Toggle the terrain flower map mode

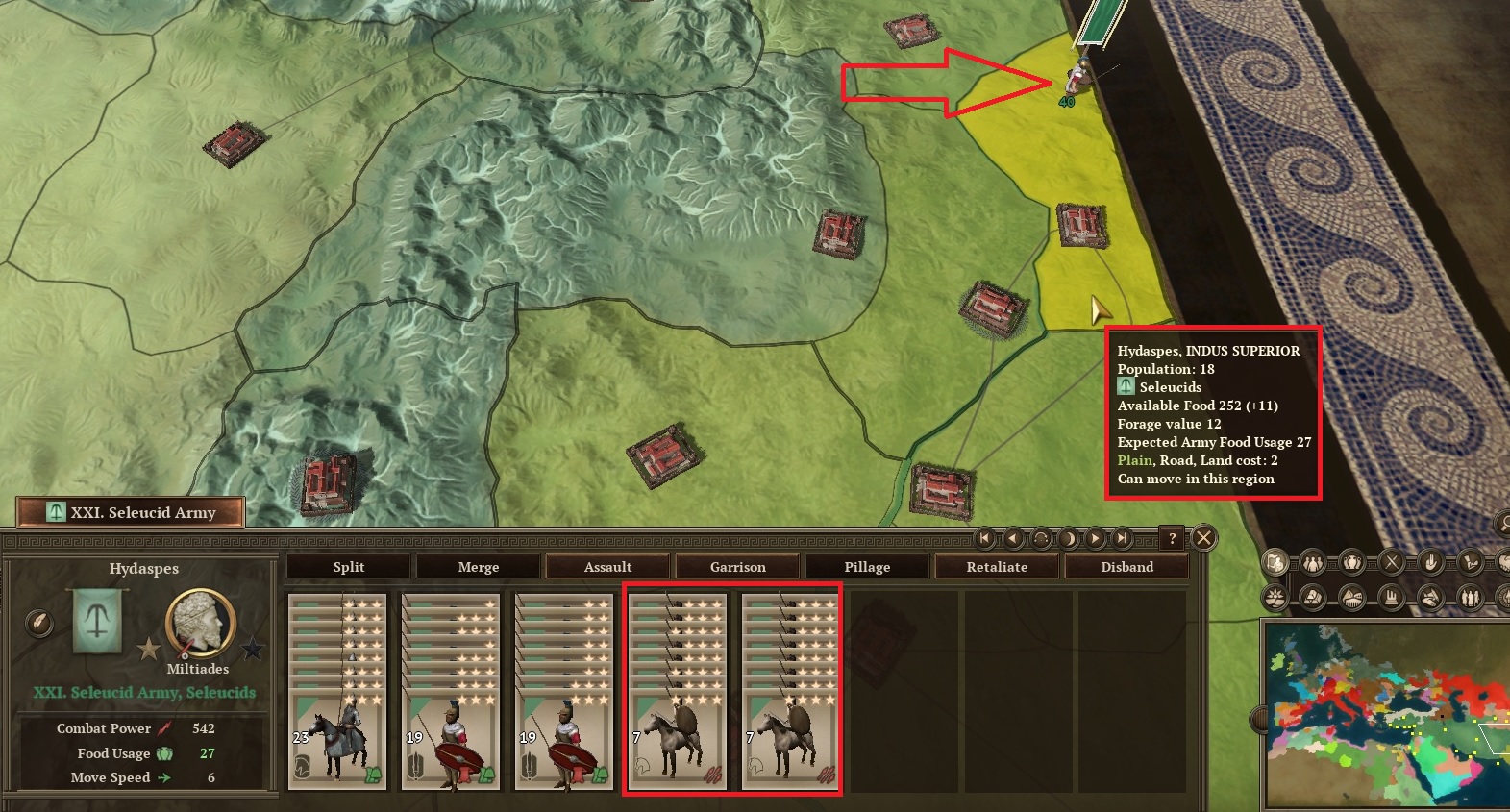tap(1275, 597)
